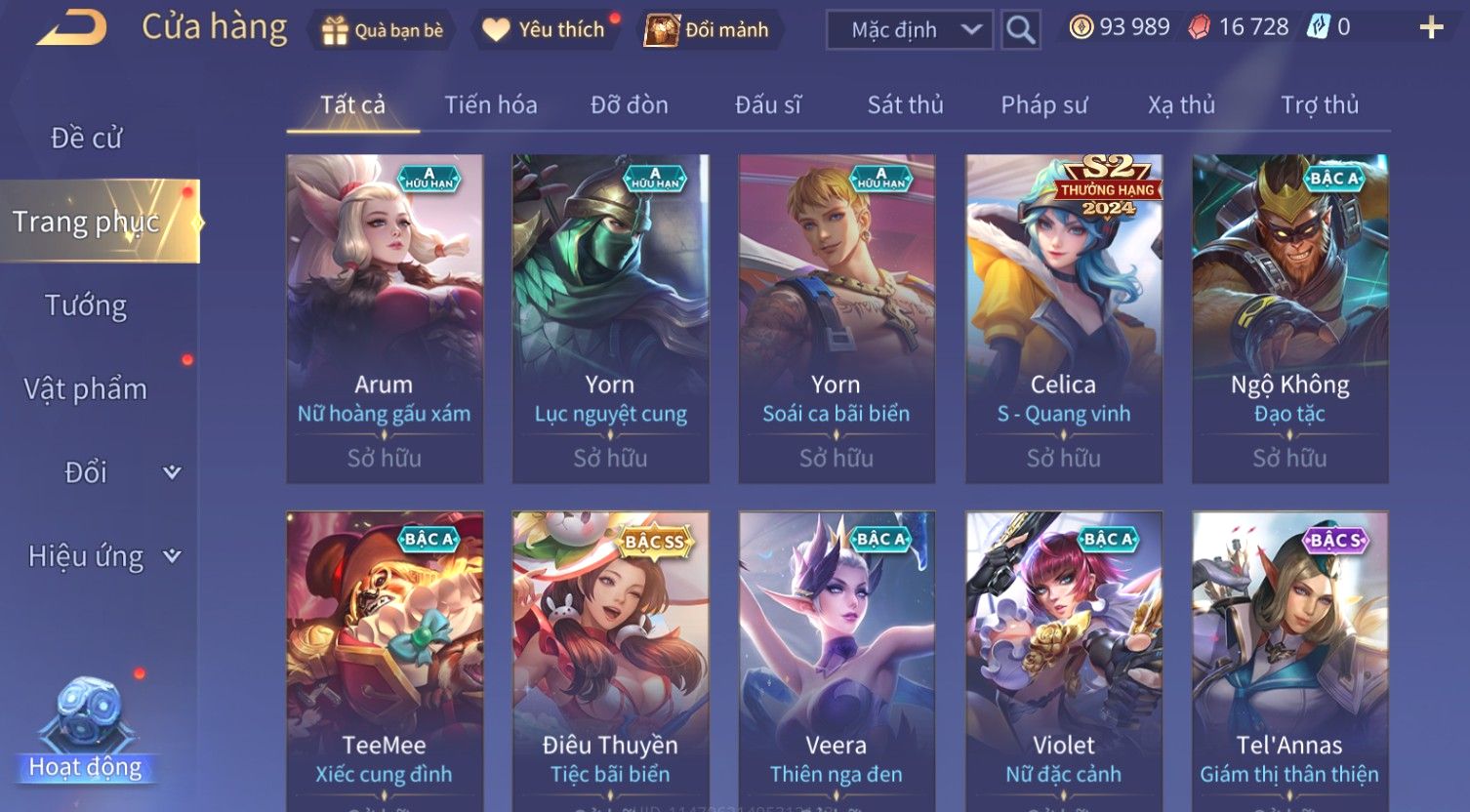Screen dimensions: 1470x812
Task: Open Quà bạn bè gift menu
Action: (x=383, y=30)
